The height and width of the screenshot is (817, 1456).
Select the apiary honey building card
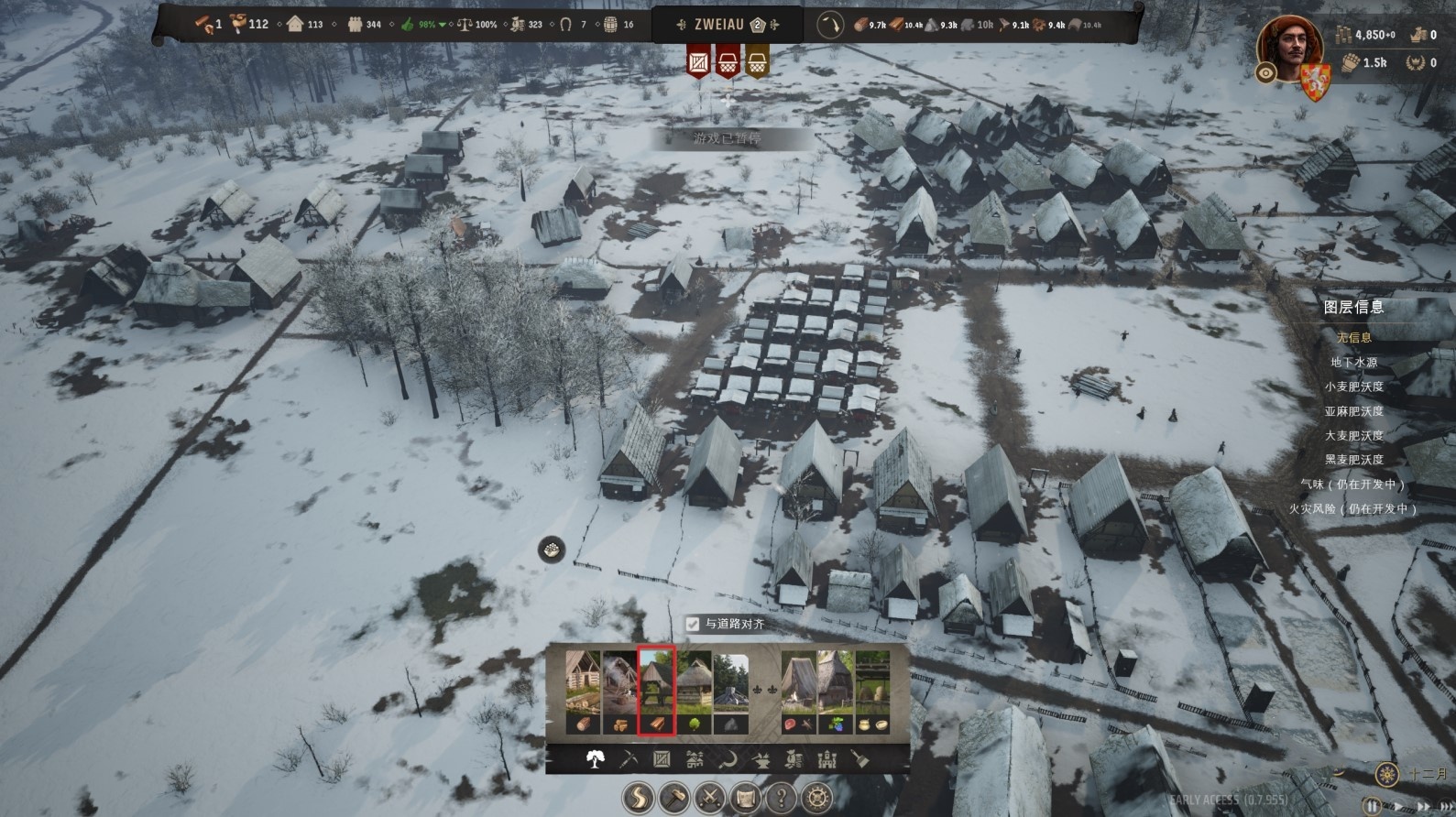[x=871, y=692]
